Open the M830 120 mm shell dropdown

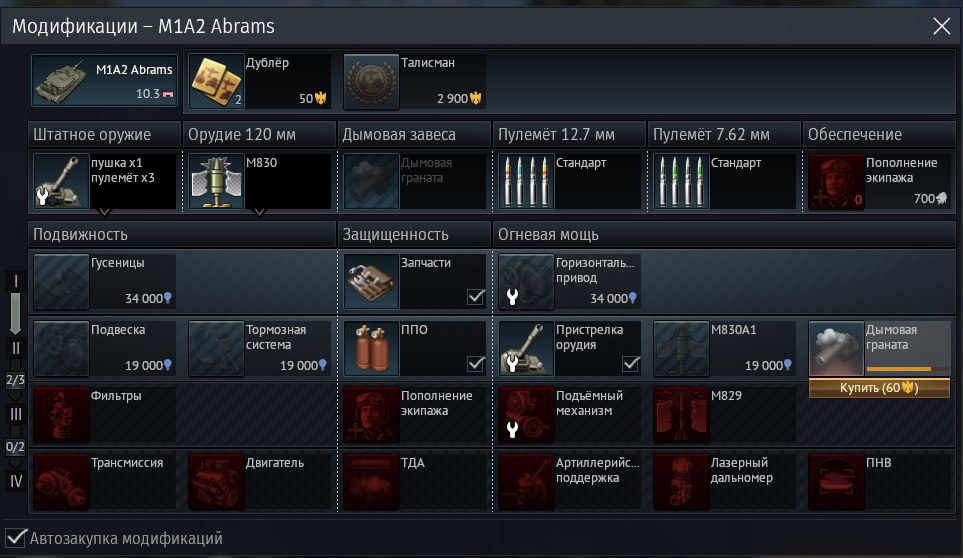pyautogui.click(x=259, y=182)
